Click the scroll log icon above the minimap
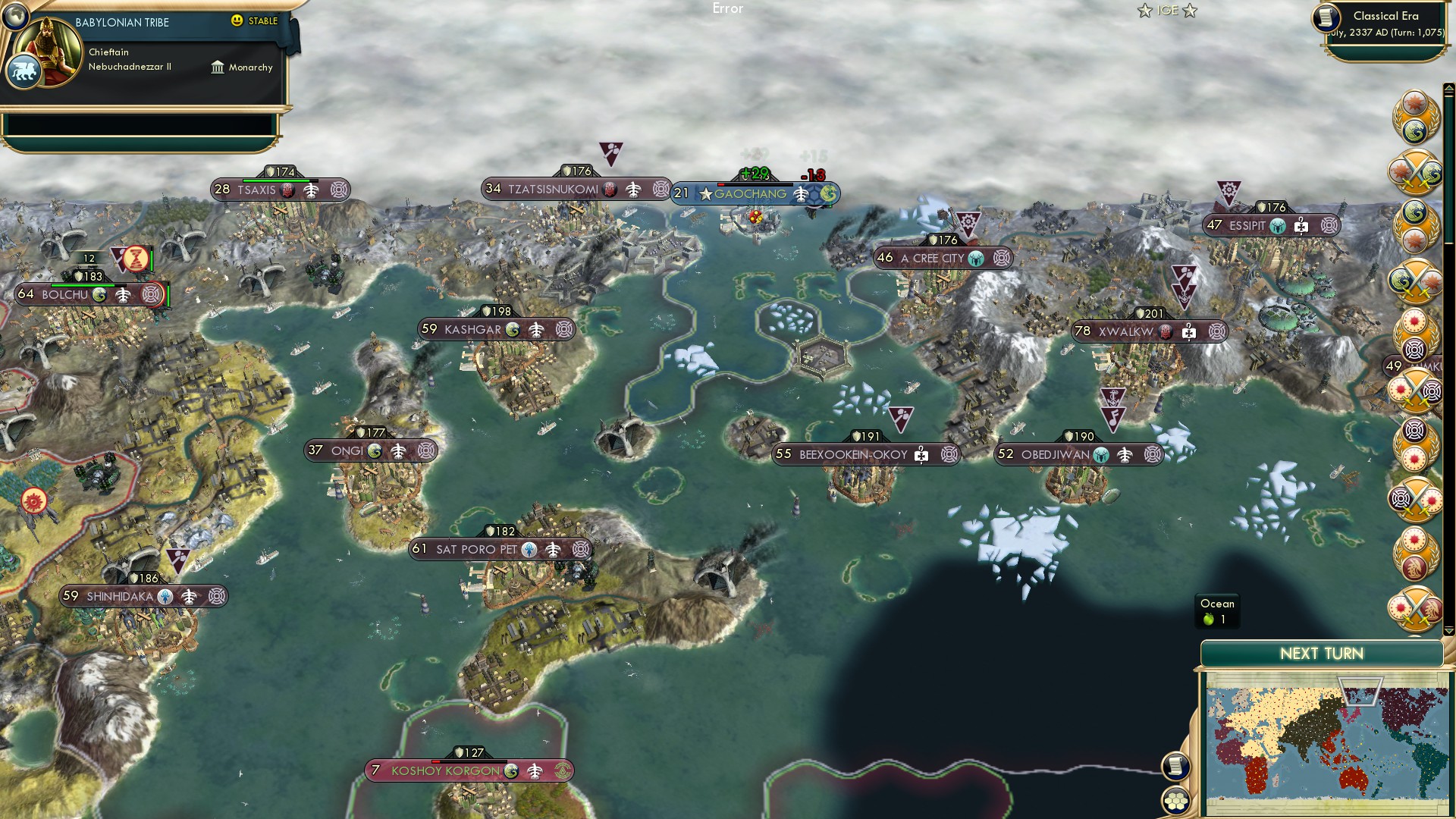1456x819 pixels. click(1176, 767)
